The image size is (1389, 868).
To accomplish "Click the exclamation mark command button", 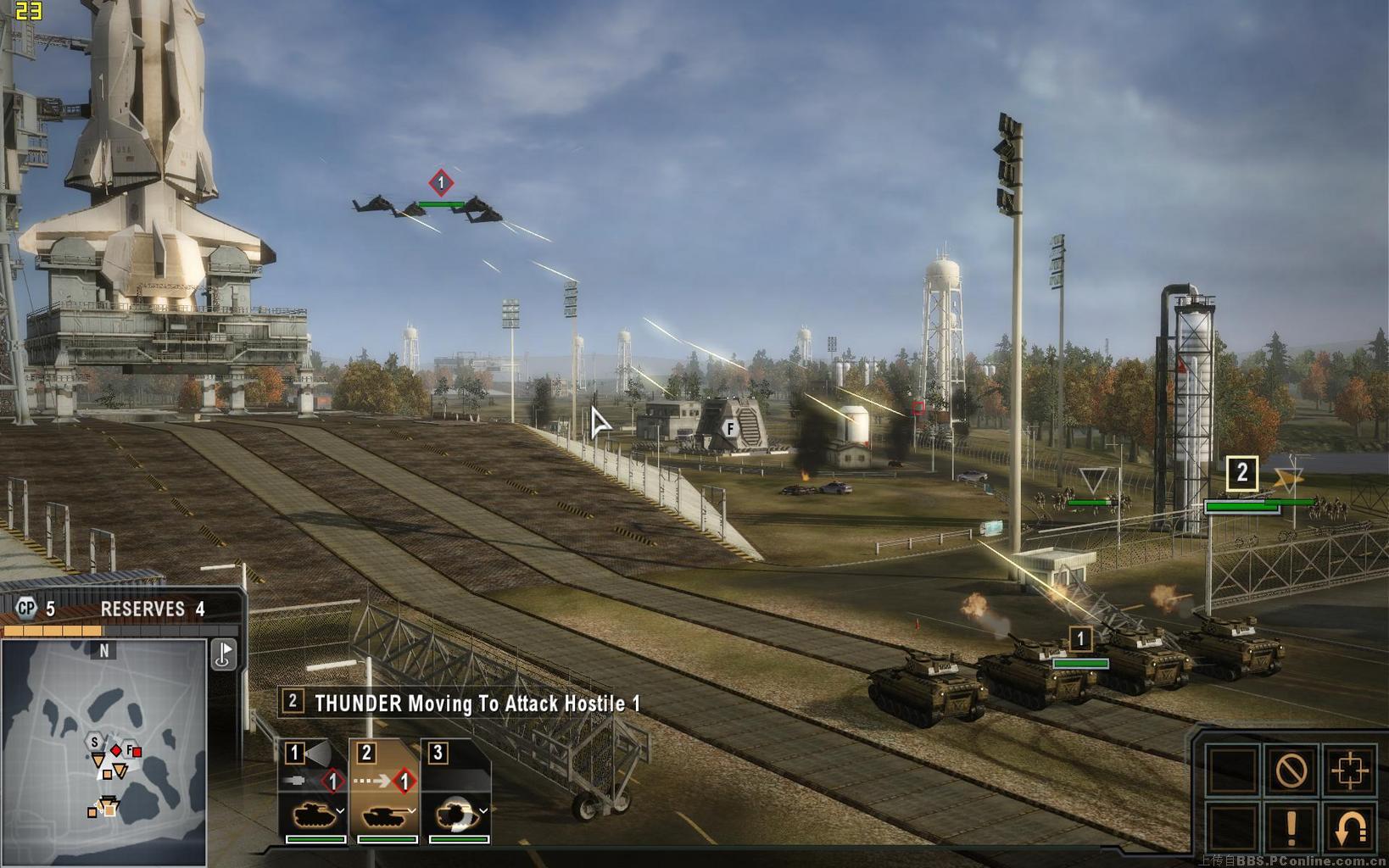I will tap(1291, 828).
